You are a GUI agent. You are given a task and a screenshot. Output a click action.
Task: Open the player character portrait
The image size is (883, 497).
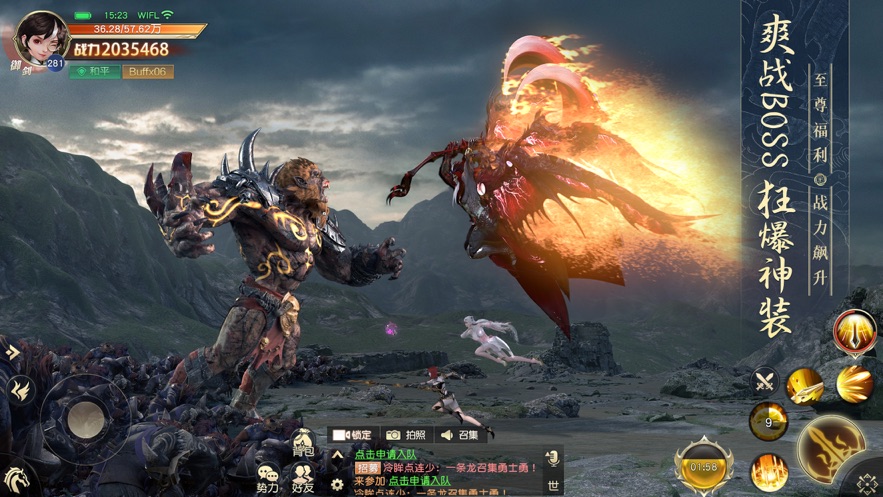click(40, 39)
